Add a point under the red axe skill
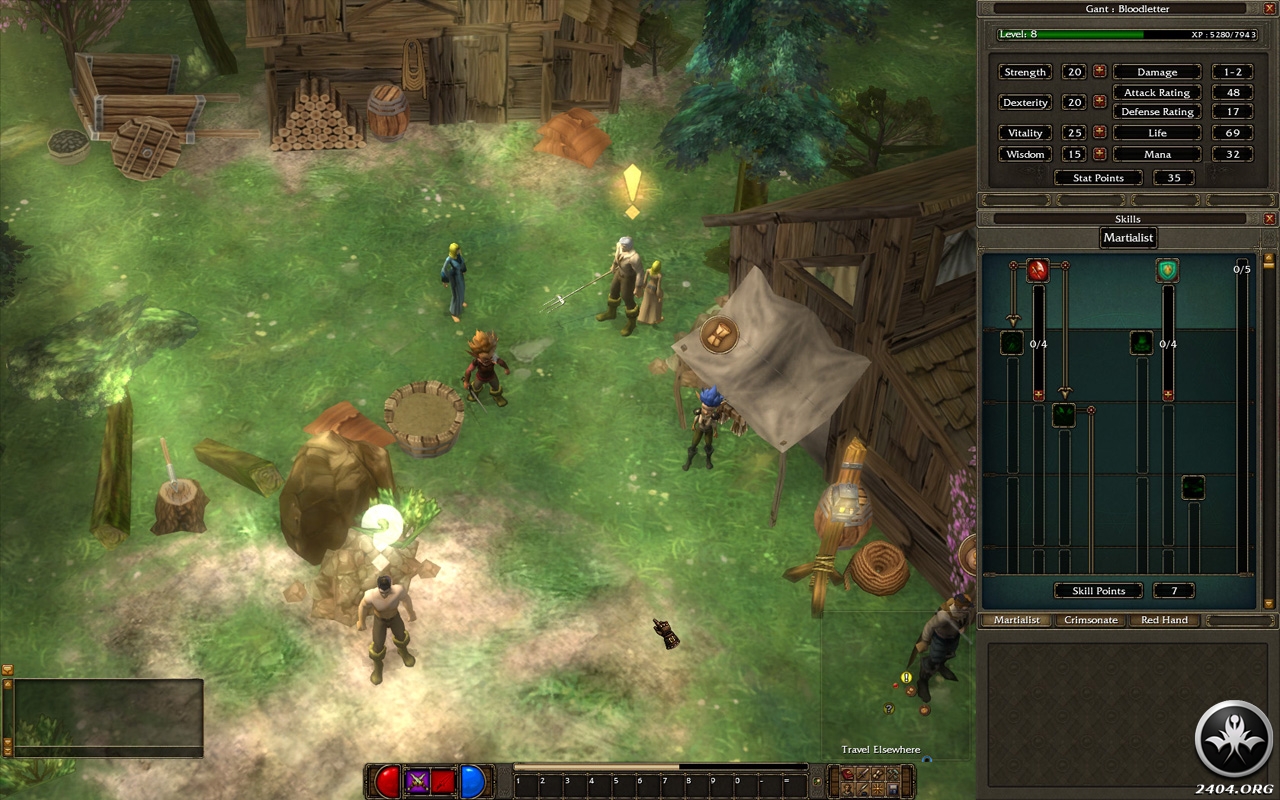Viewport: 1280px width, 800px height. [x=1038, y=395]
